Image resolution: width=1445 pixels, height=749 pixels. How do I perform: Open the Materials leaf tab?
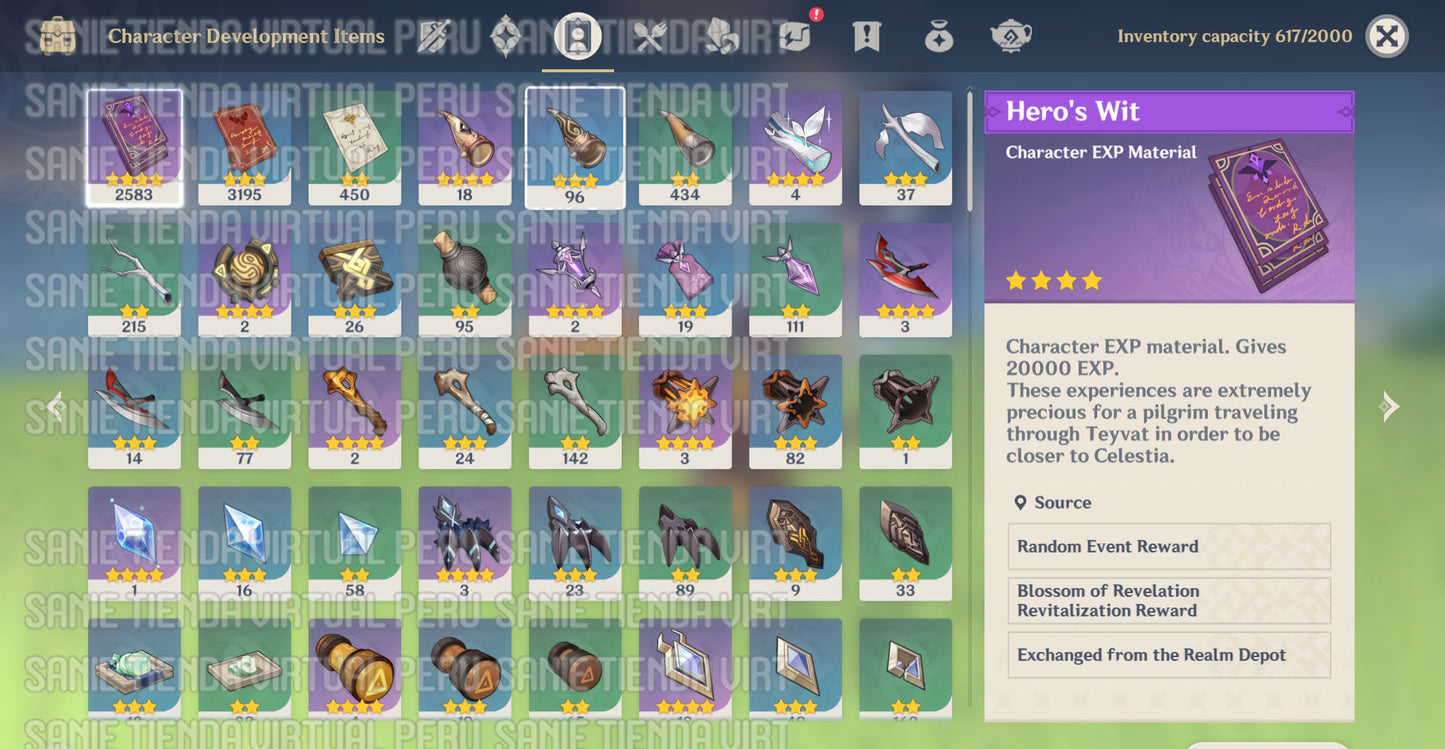pos(721,37)
